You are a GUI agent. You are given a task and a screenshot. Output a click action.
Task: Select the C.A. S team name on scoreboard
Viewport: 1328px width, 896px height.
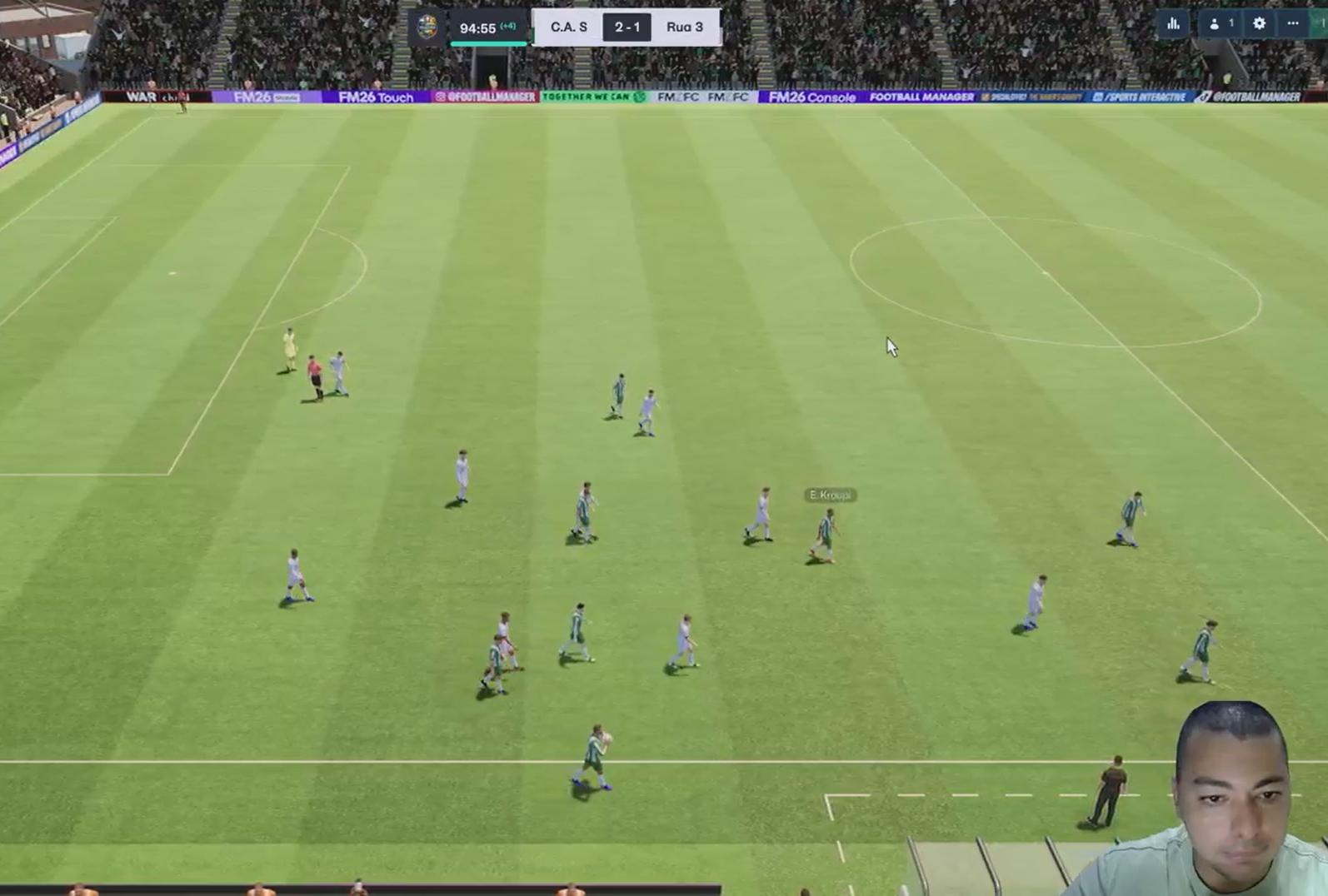click(x=569, y=27)
